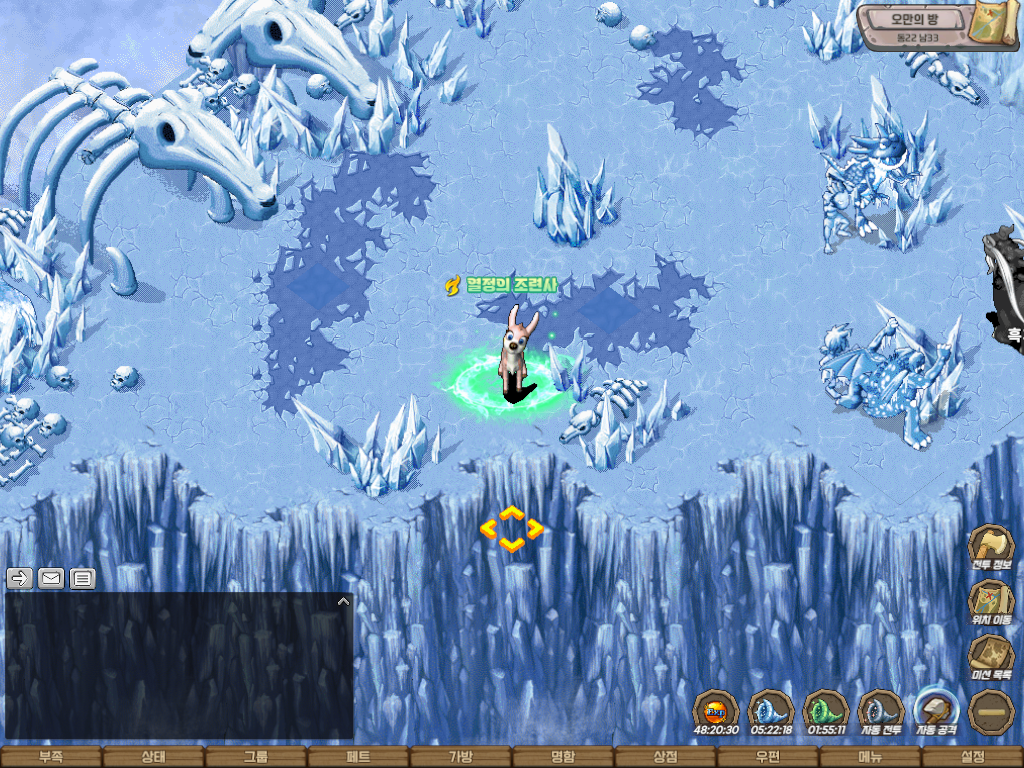
Task: Collapse the side icons with minus button
Action: (991, 712)
